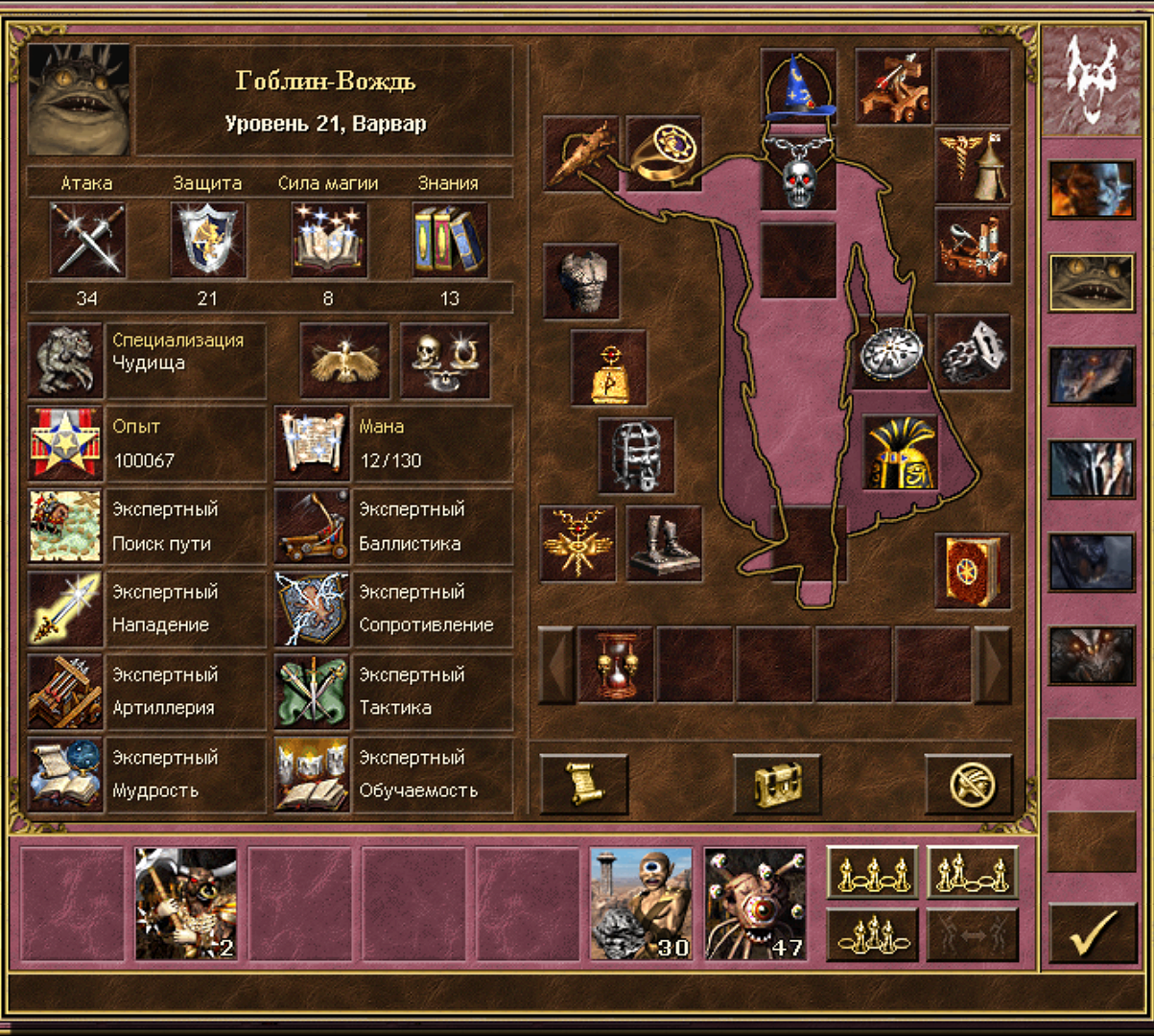Click the gold ring artifact slot
The height and width of the screenshot is (1036, 1154).
(663, 153)
